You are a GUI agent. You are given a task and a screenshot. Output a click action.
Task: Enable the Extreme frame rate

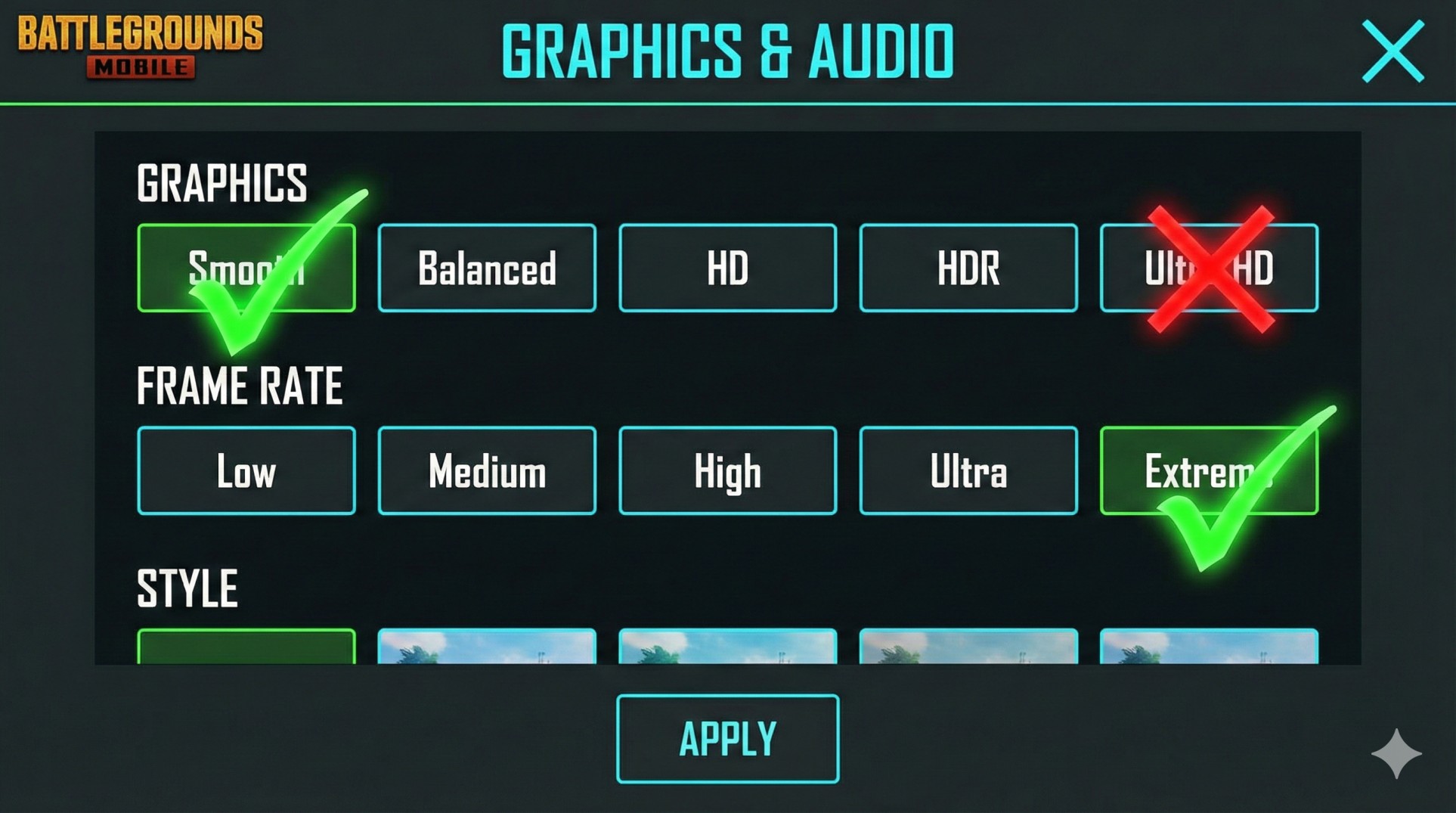click(1208, 470)
